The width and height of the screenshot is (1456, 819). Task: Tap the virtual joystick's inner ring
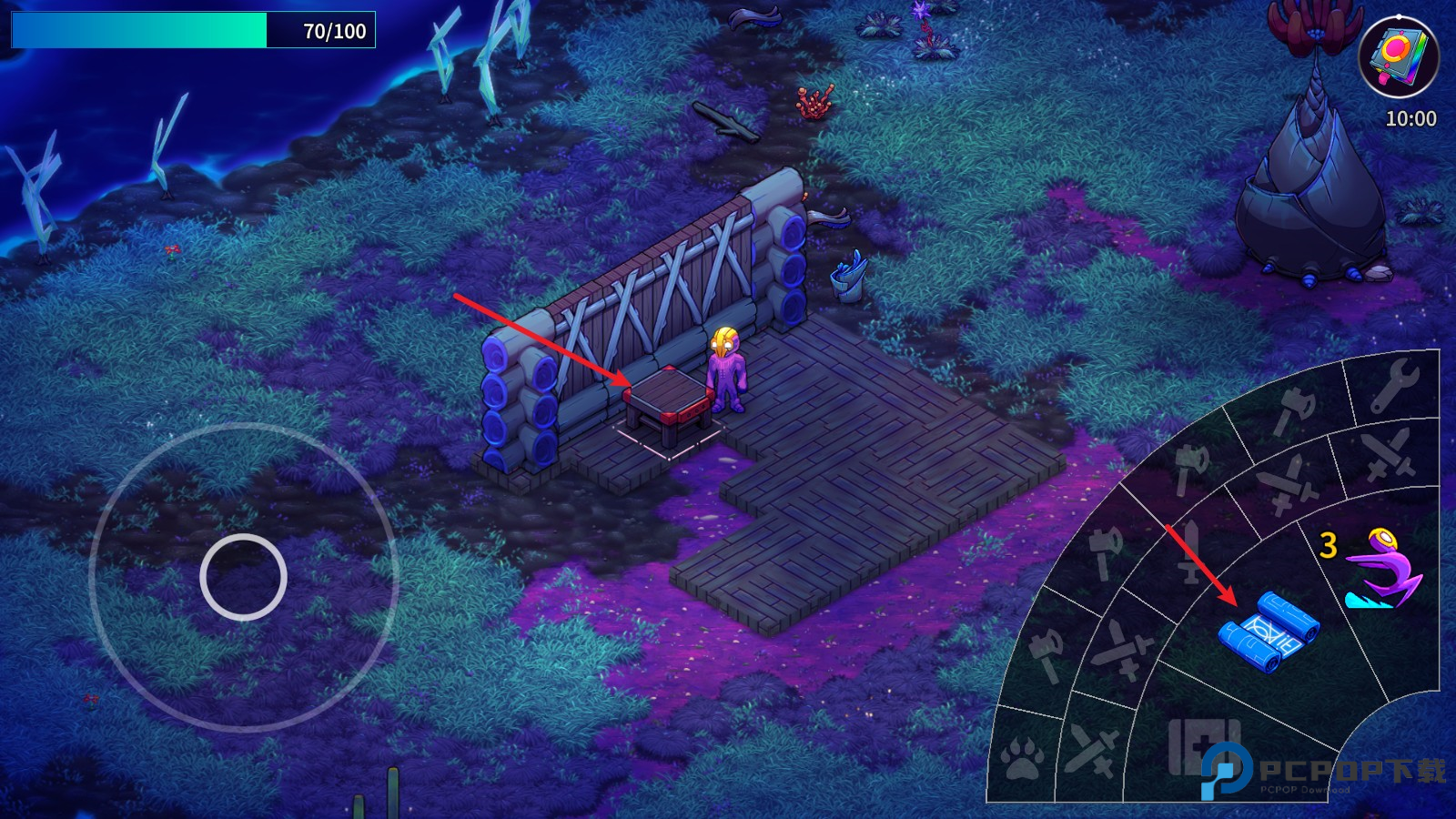point(243,577)
